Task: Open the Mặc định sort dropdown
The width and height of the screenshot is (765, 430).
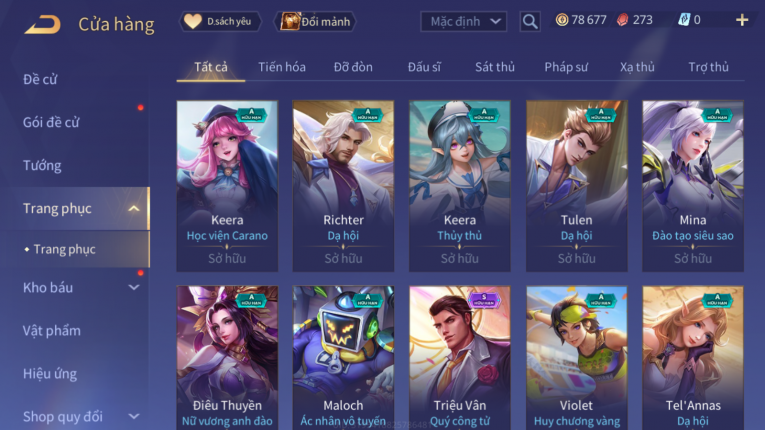Action: point(463,21)
